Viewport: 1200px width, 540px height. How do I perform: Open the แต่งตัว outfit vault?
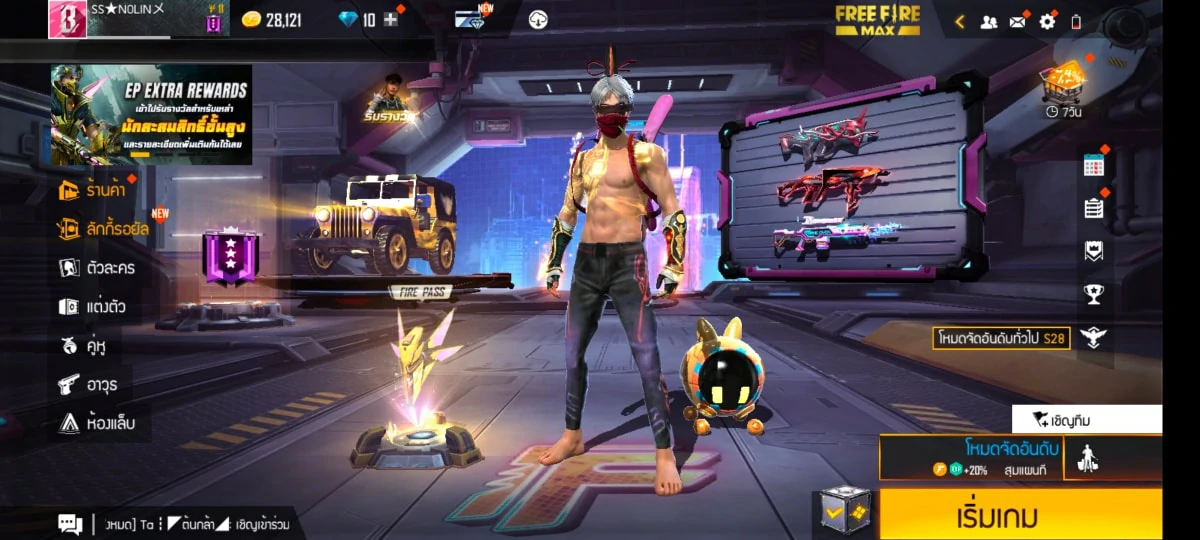[92, 307]
